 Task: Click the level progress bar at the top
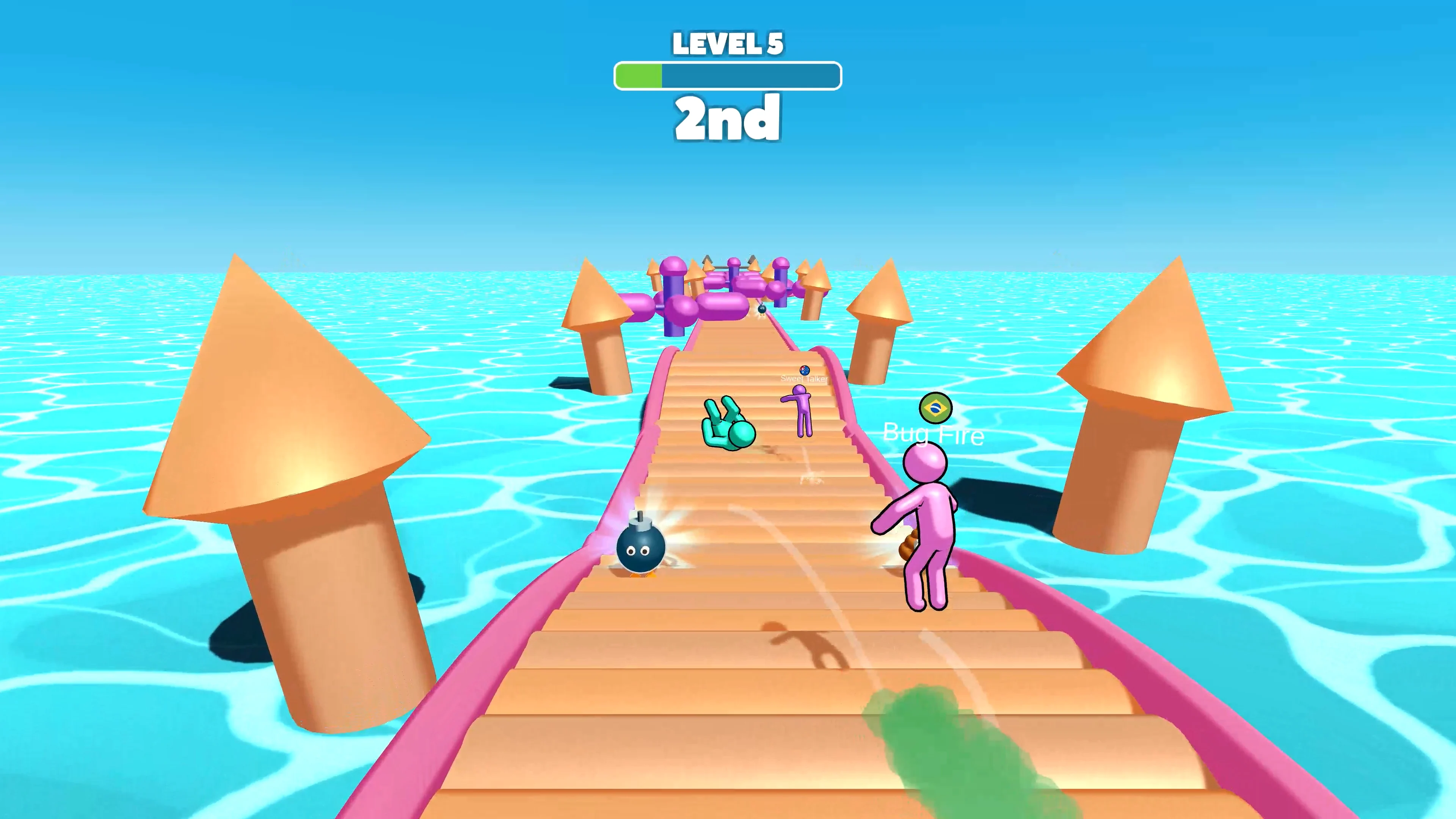[728, 75]
